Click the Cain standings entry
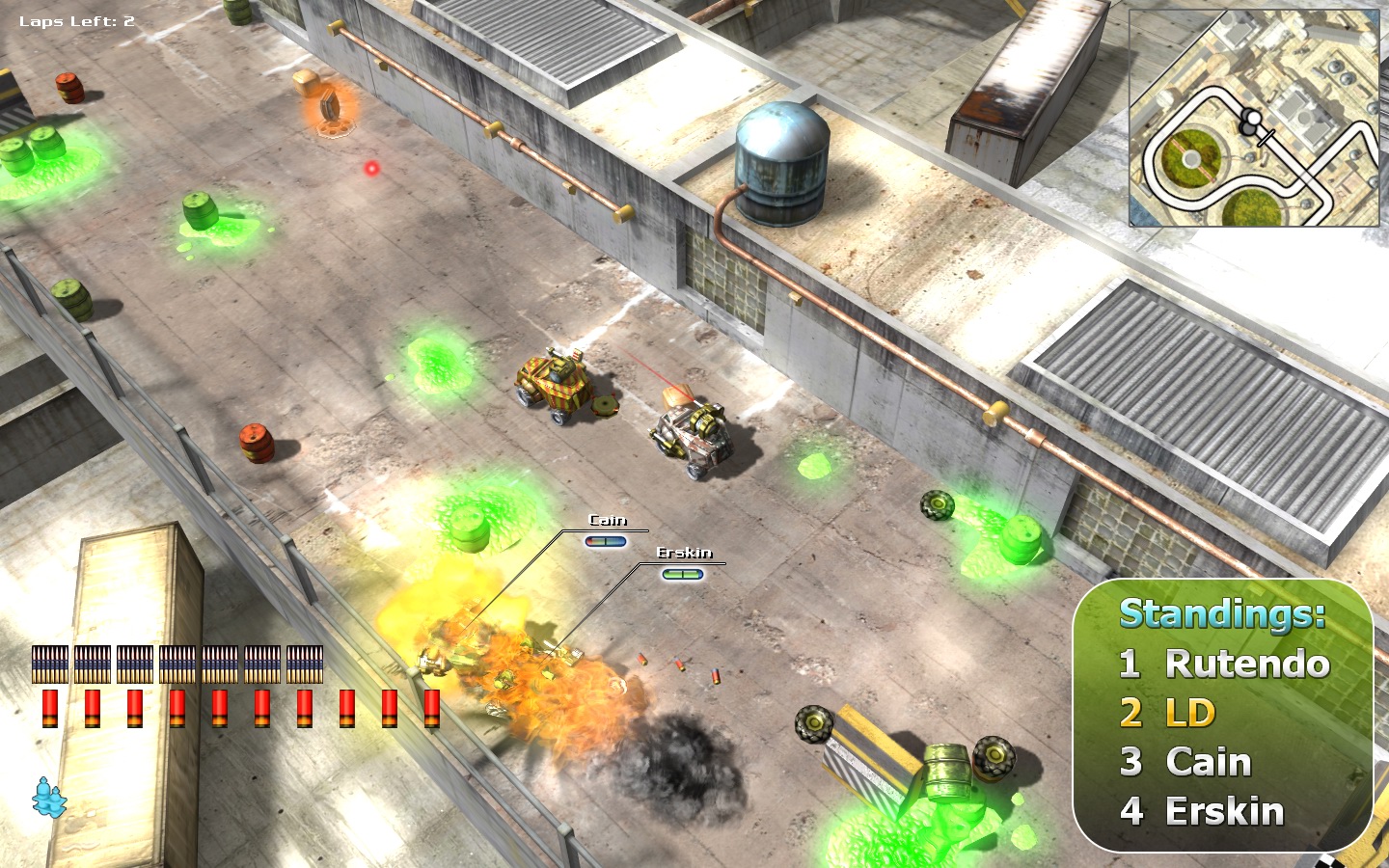Viewport: 1389px width, 868px height. pyautogui.click(x=1206, y=763)
